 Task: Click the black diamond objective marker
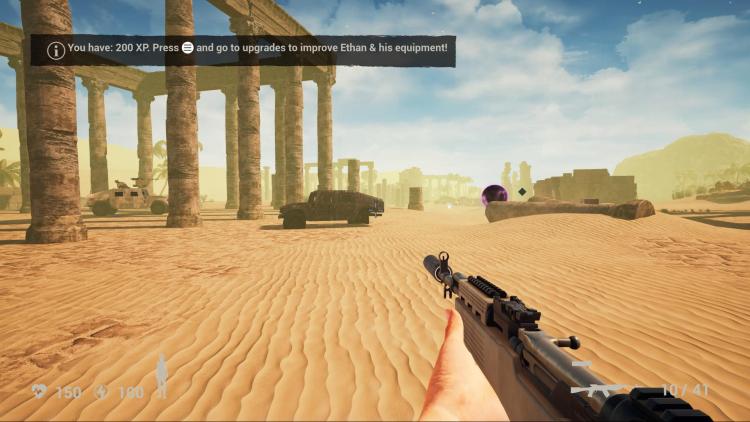522,192
